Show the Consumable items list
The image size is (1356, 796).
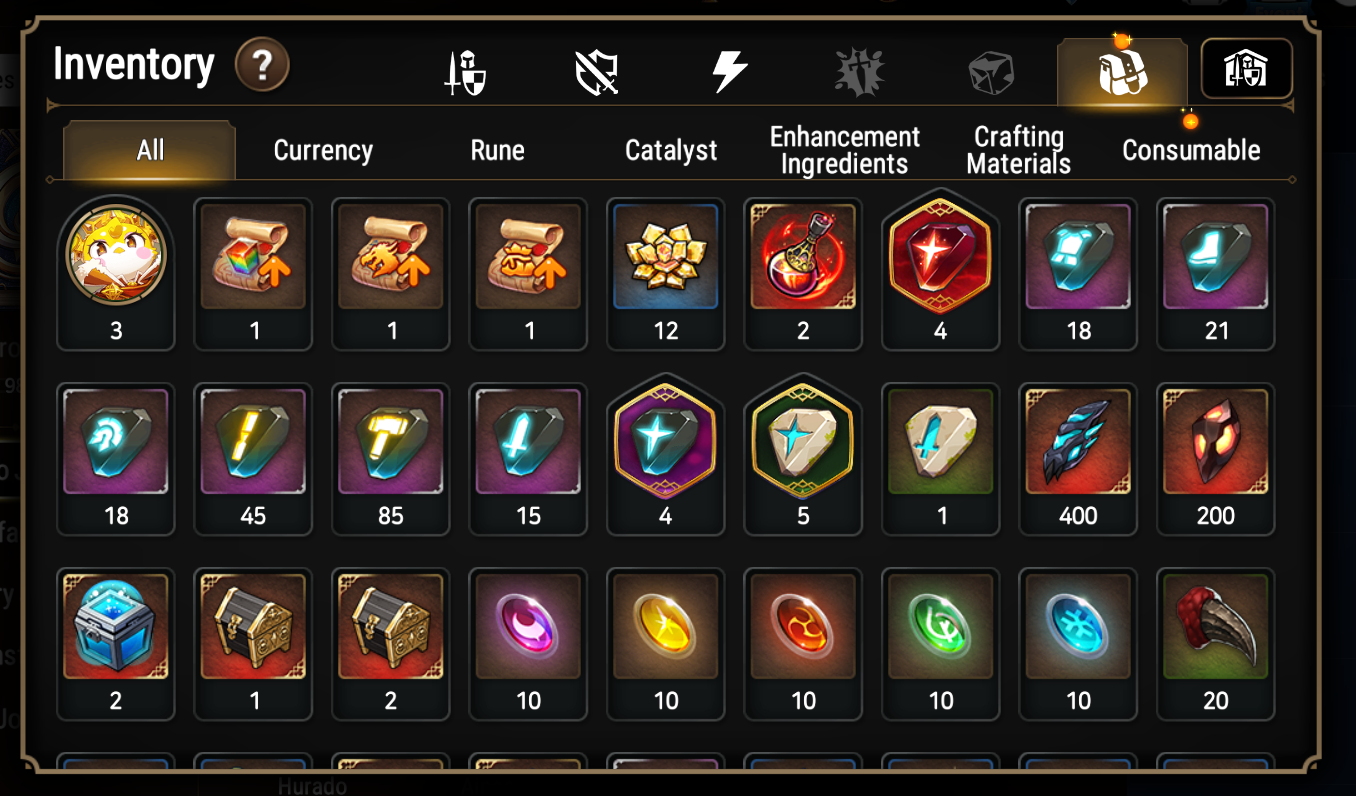pos(1191,150)
